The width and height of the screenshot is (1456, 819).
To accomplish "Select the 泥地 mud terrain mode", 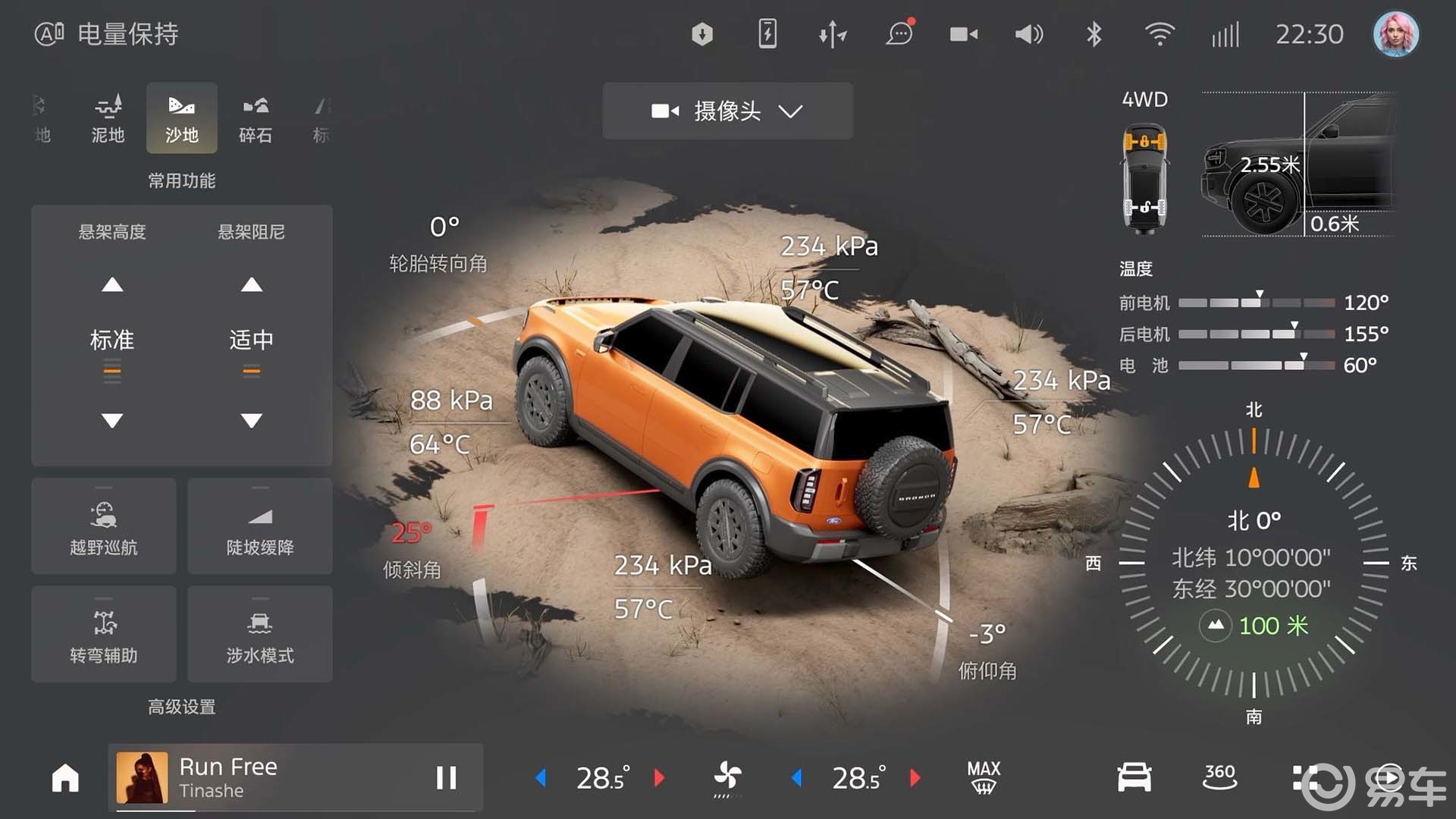I will (x=108, y=118).
